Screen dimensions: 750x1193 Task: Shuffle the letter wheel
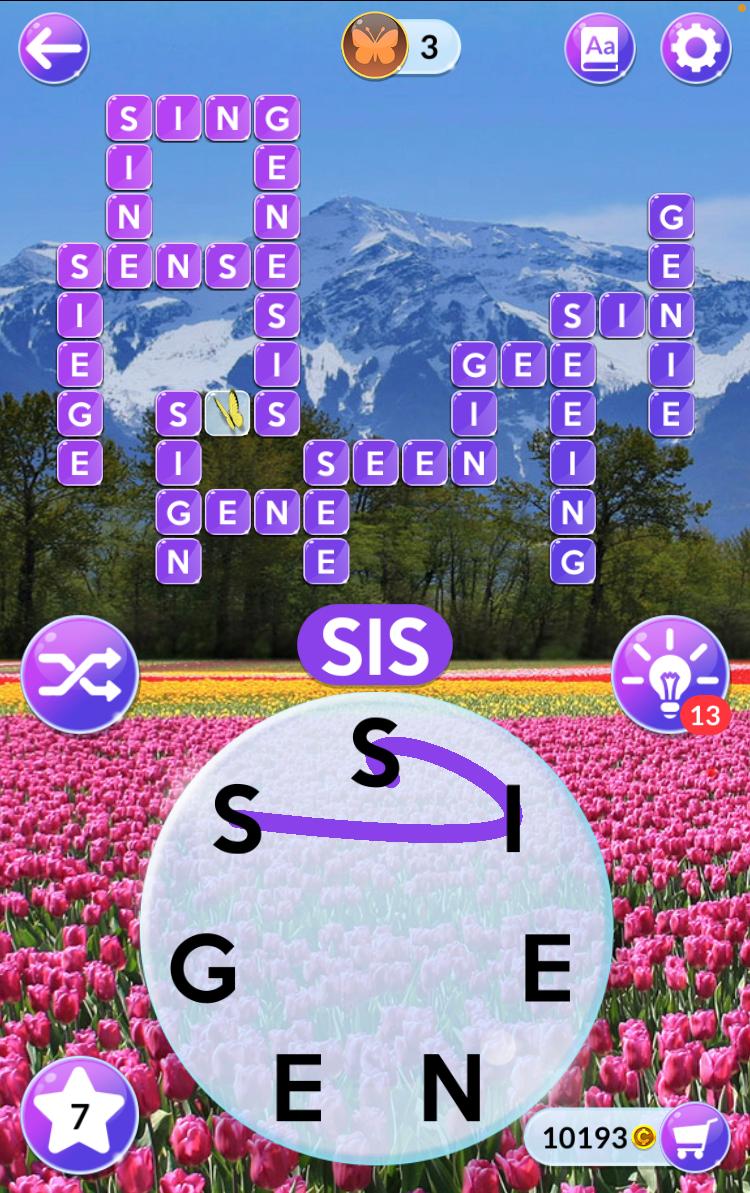[80, 674]
